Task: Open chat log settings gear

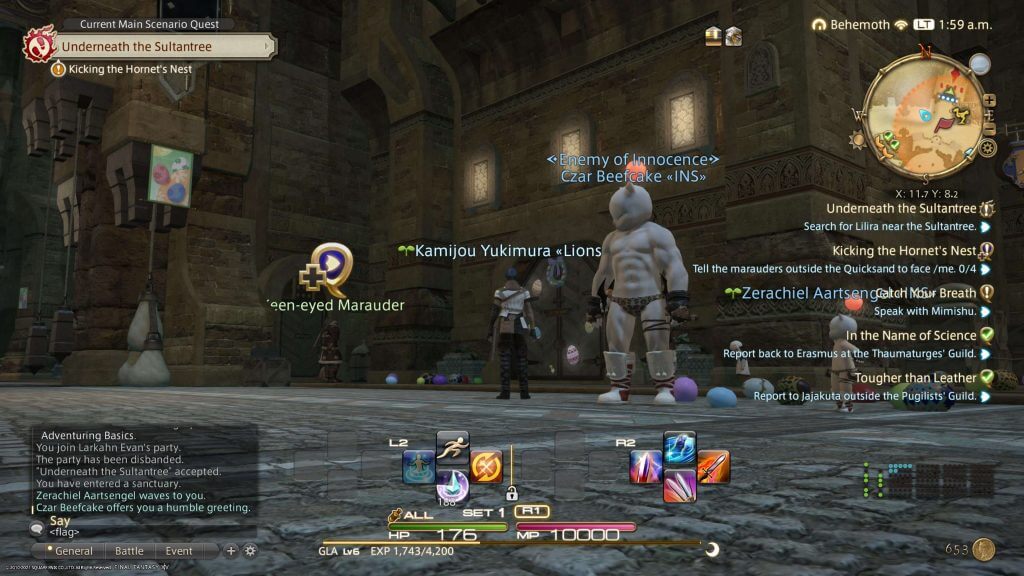Action: click(250, 550)
